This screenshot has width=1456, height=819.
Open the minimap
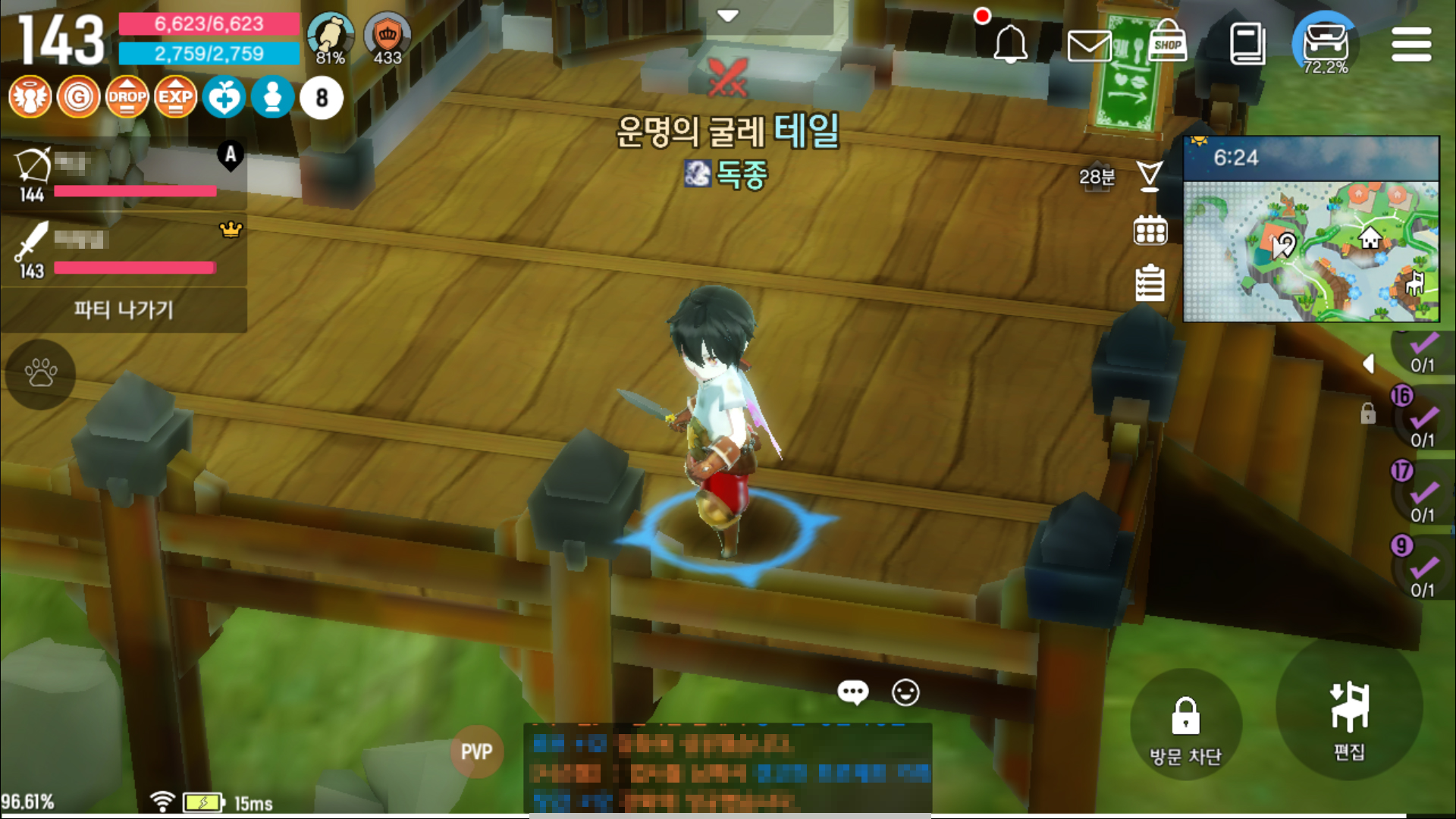(x=1311, y=249)
